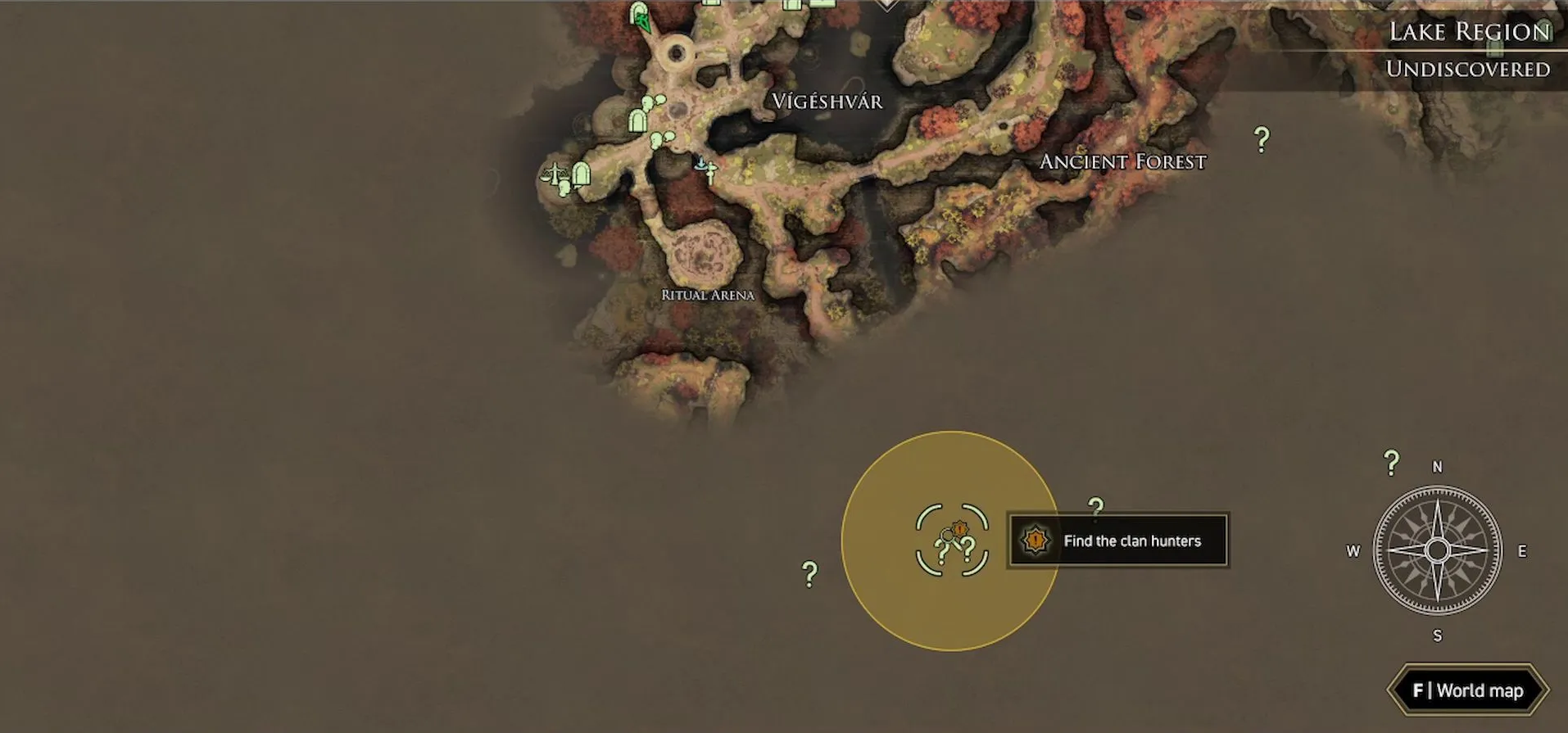
Task: Click the green player arrow marker
Action: click(641, 18)
